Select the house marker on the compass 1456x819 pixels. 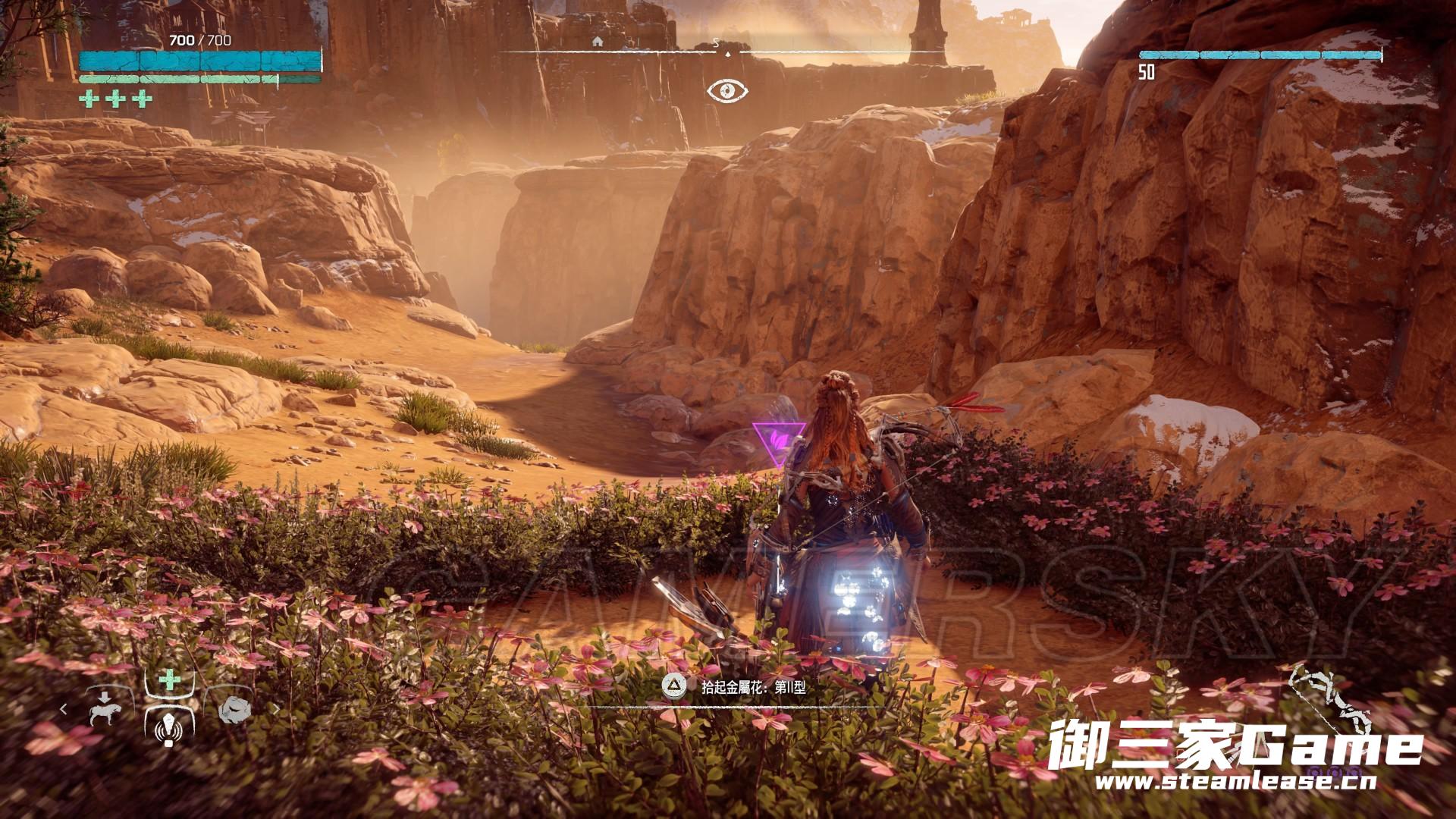598,42
